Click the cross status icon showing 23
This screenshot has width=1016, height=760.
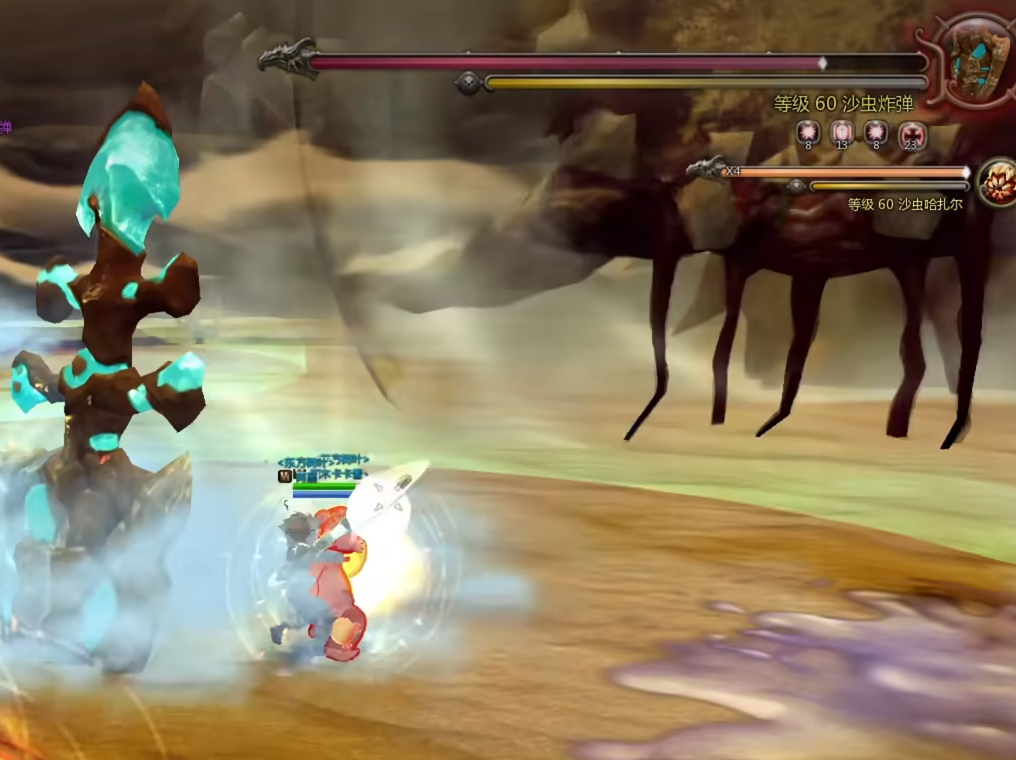(911, 132)
